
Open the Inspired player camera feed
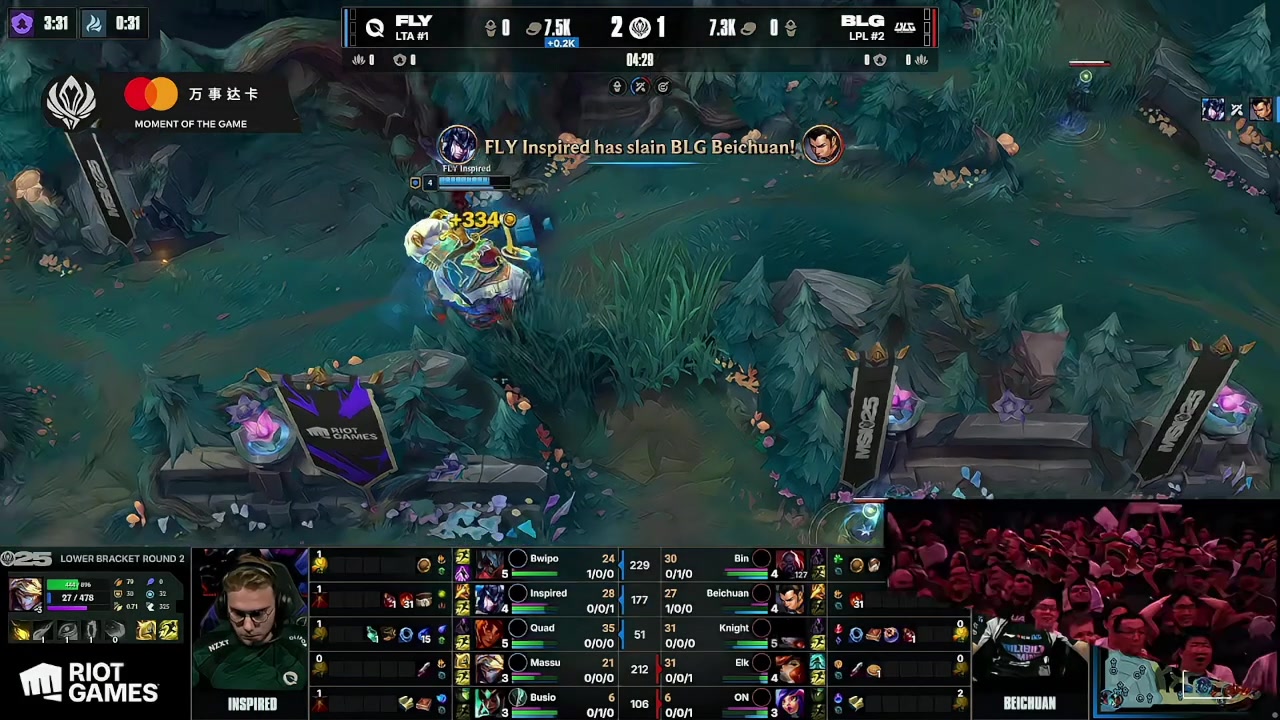click(x=252, y=625)
